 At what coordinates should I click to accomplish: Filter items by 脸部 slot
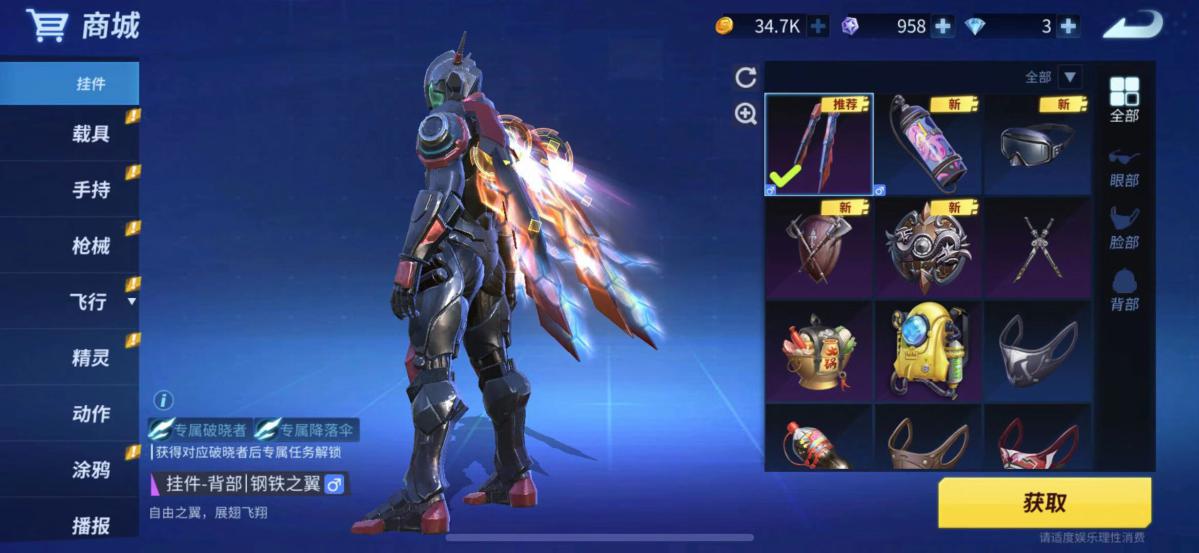coord(1124,229)
